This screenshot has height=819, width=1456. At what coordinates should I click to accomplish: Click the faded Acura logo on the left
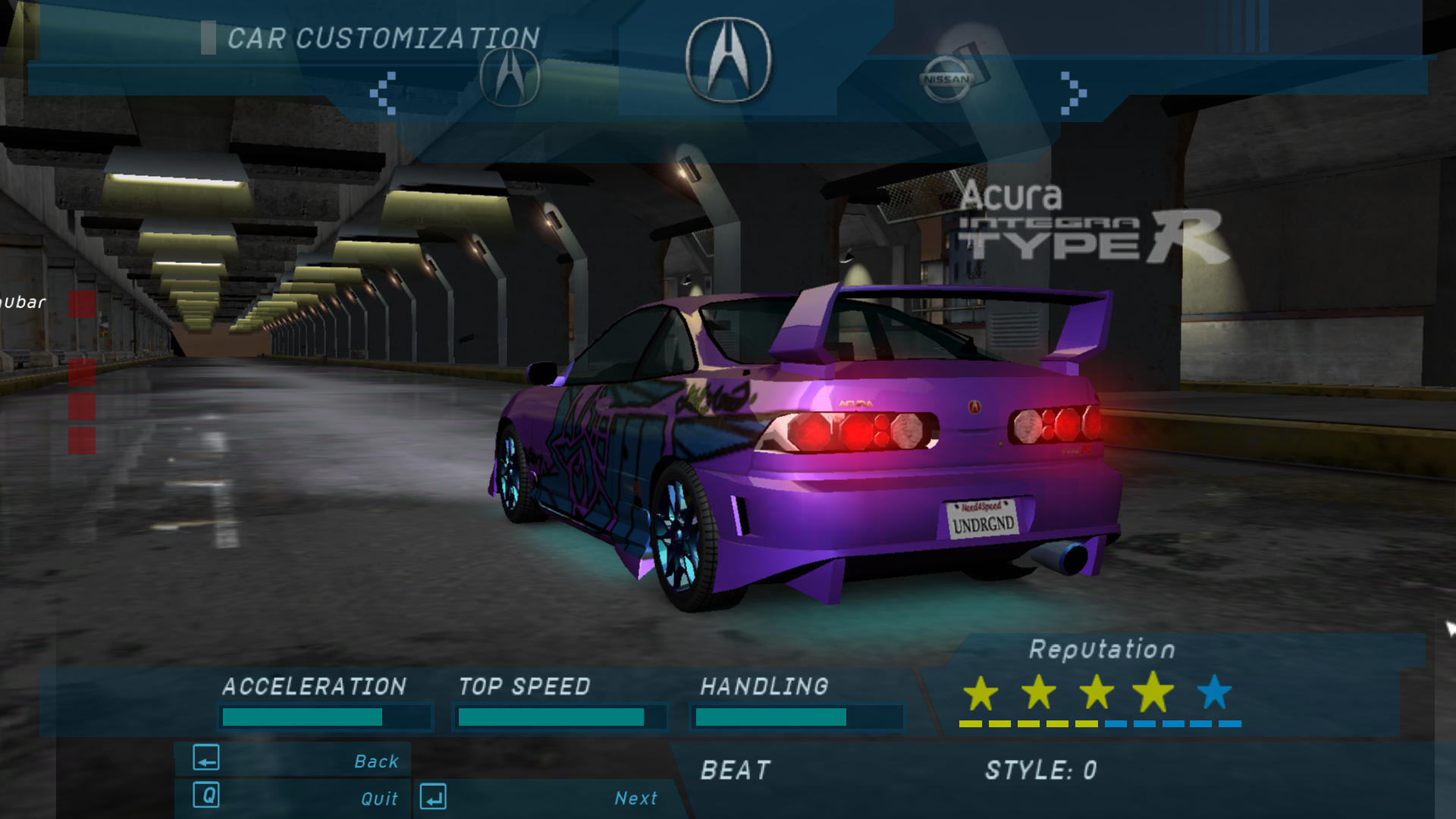point(509,76)
